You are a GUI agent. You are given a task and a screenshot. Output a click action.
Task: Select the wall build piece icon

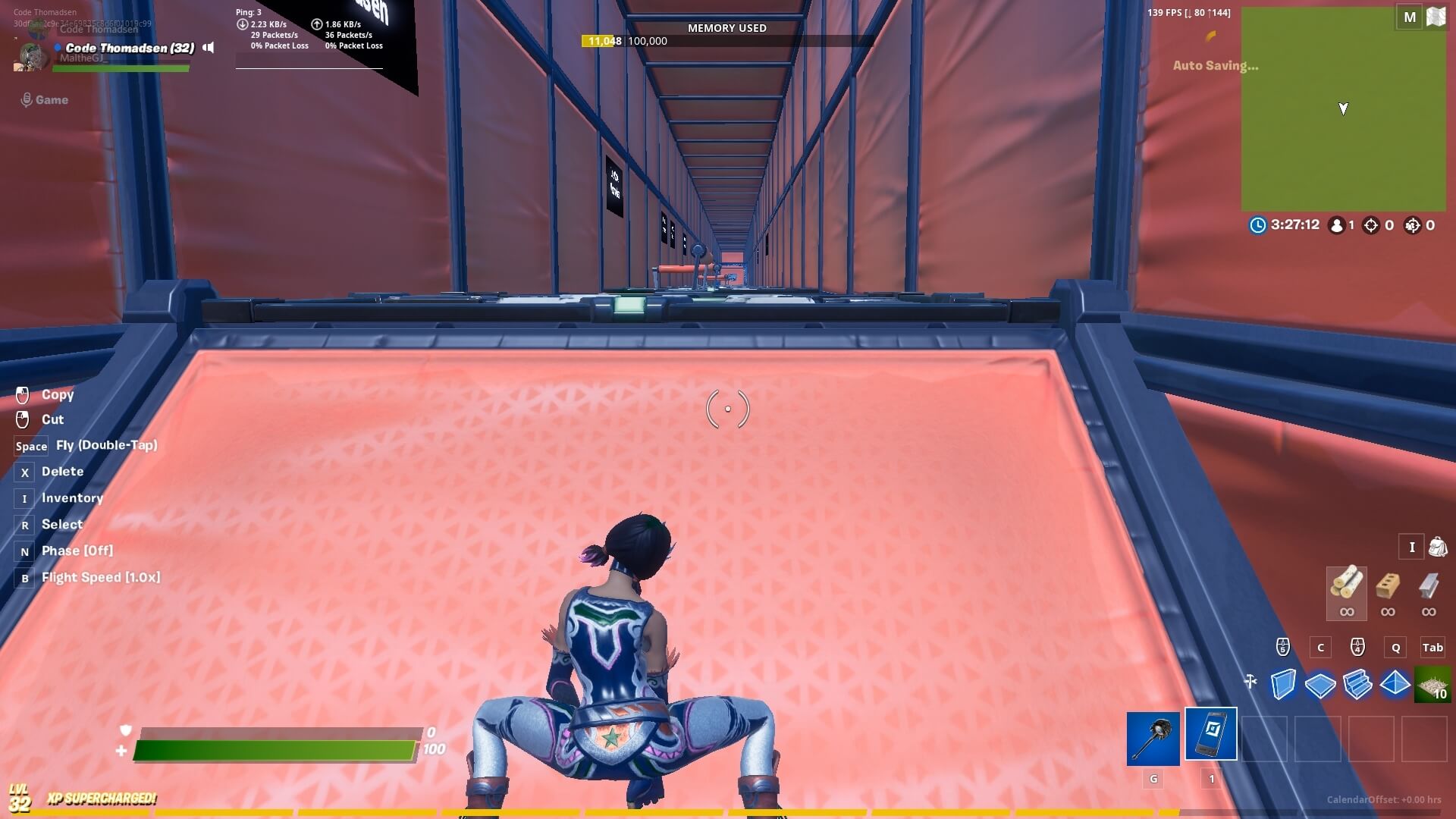1283,685
